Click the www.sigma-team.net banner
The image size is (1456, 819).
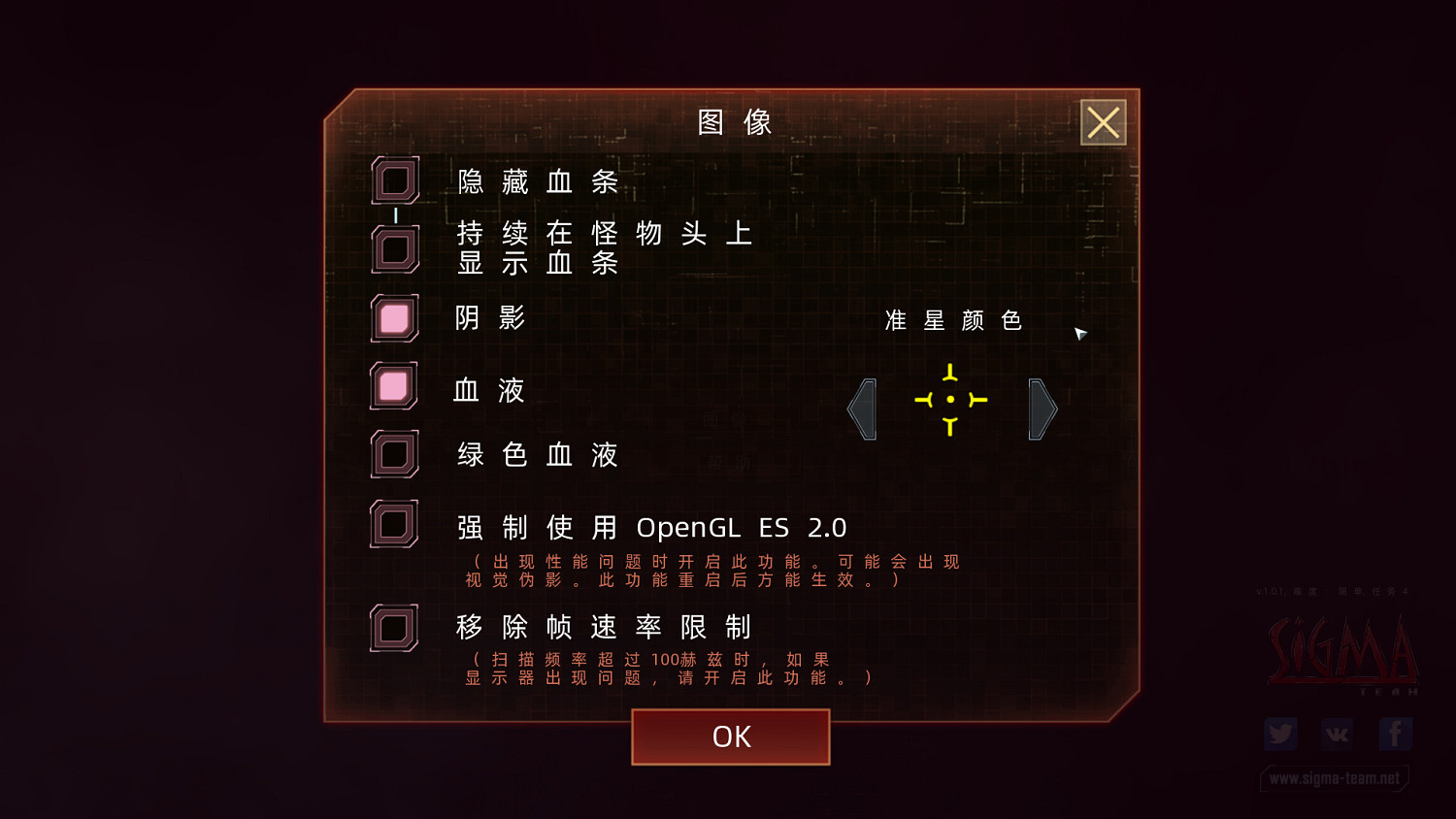click(1335, 778)
